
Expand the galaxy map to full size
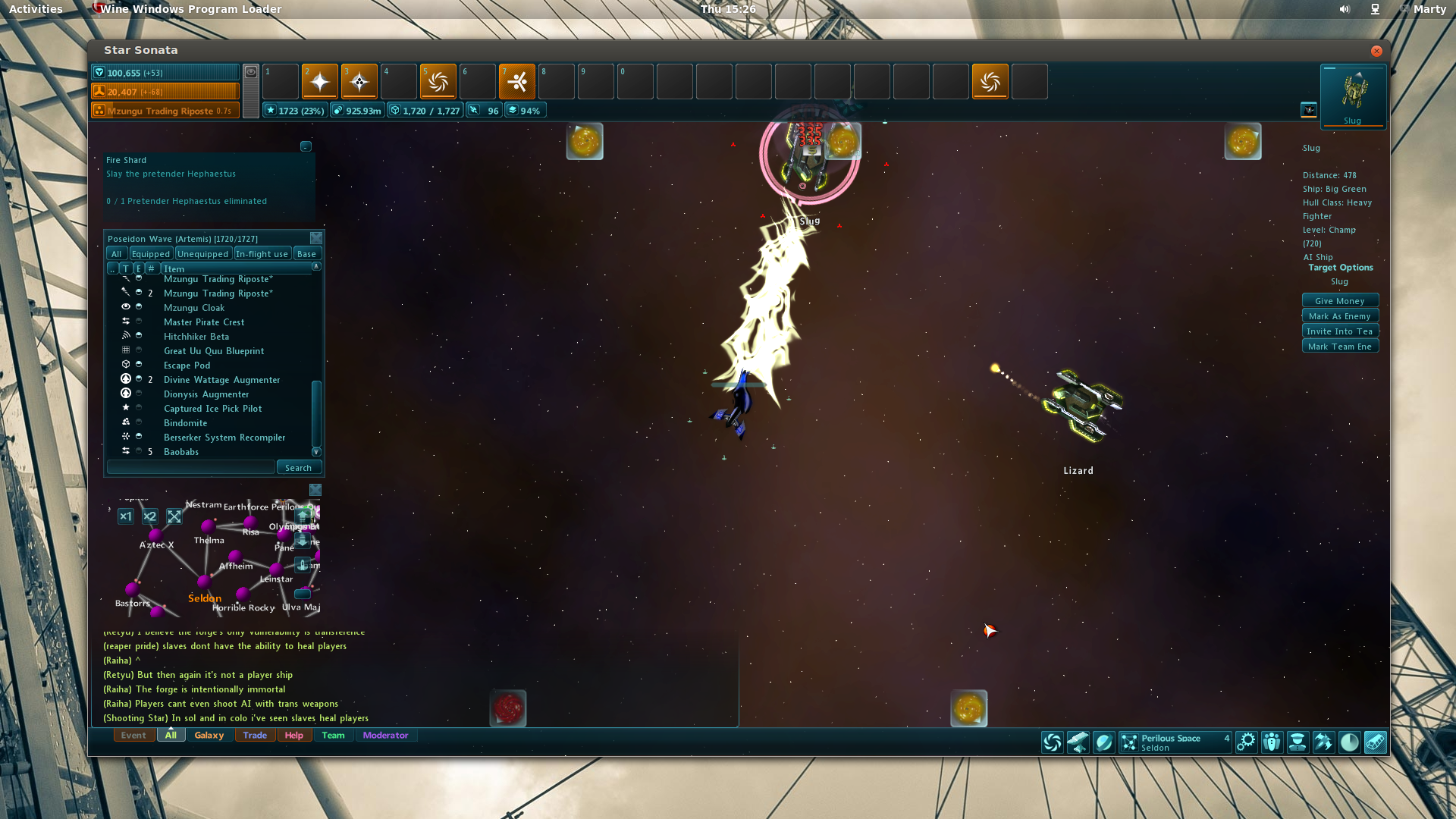click(x=174, y=516)
